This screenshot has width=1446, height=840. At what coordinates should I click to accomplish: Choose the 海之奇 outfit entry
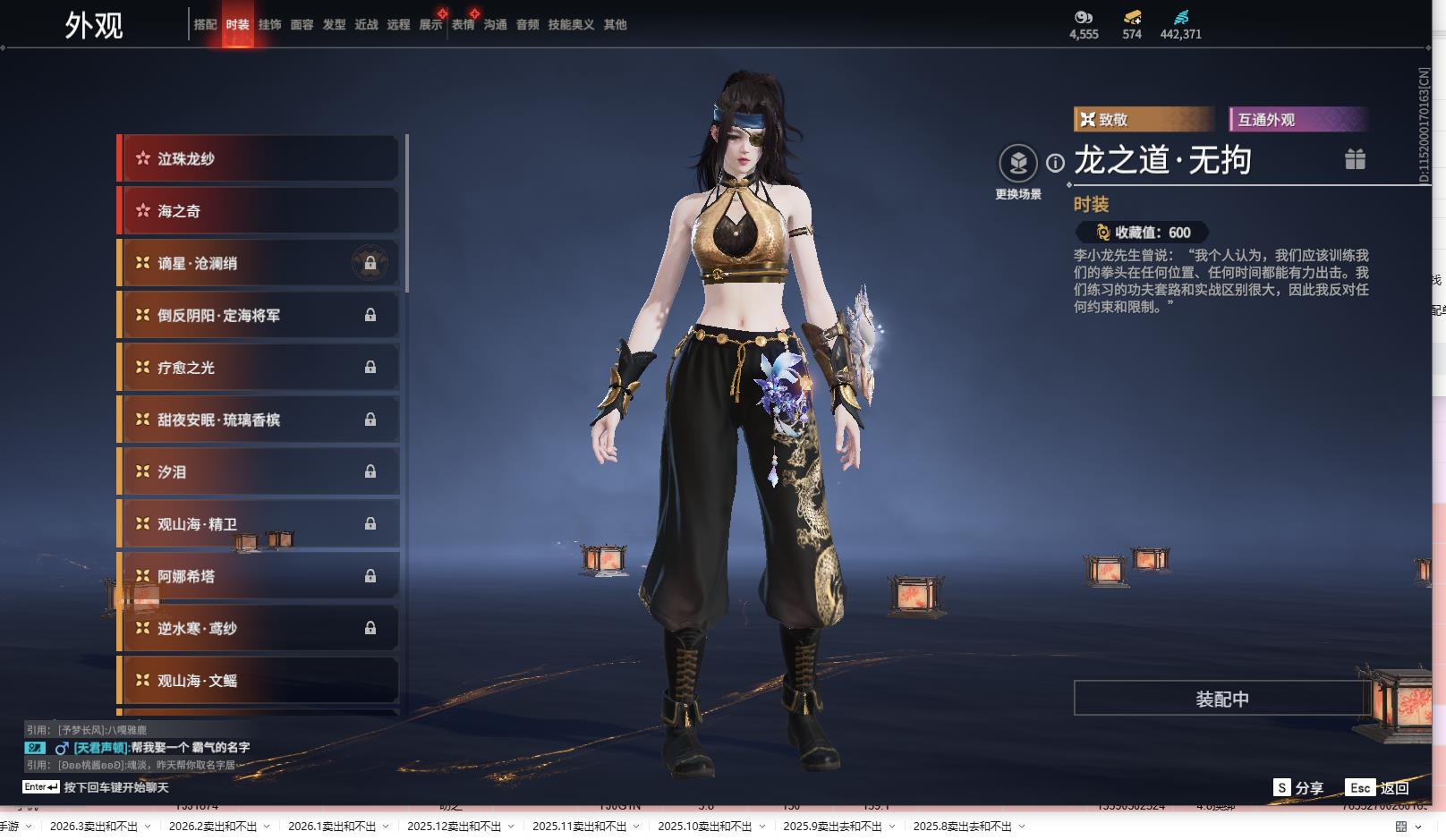click(x=259, y=211)
